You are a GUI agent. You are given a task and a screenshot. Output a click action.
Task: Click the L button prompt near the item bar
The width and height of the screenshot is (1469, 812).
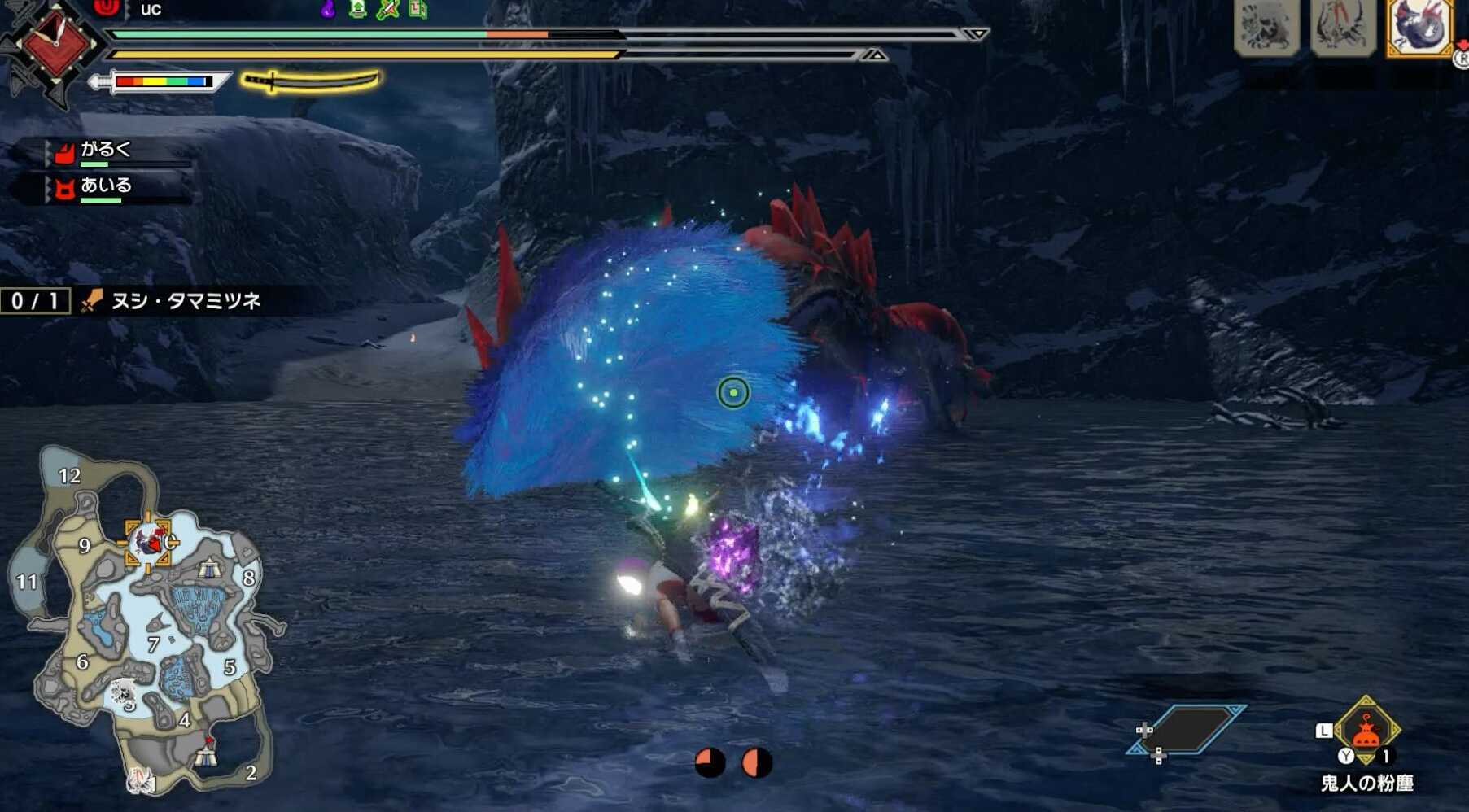click(x=1323, y=729)
